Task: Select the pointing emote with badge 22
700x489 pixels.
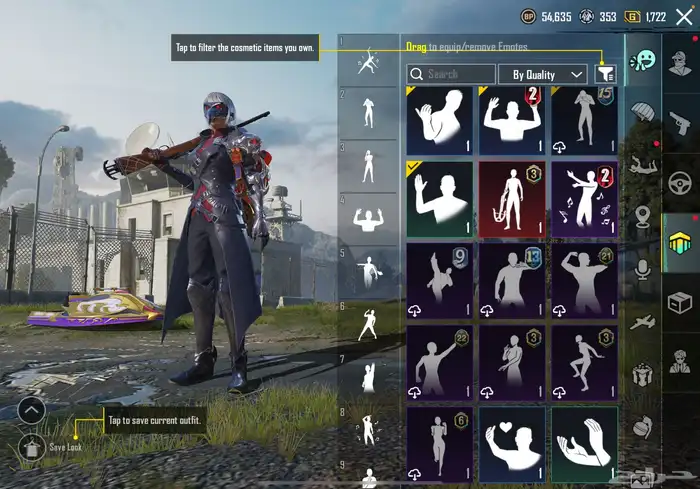Action: tap(439, 362)
